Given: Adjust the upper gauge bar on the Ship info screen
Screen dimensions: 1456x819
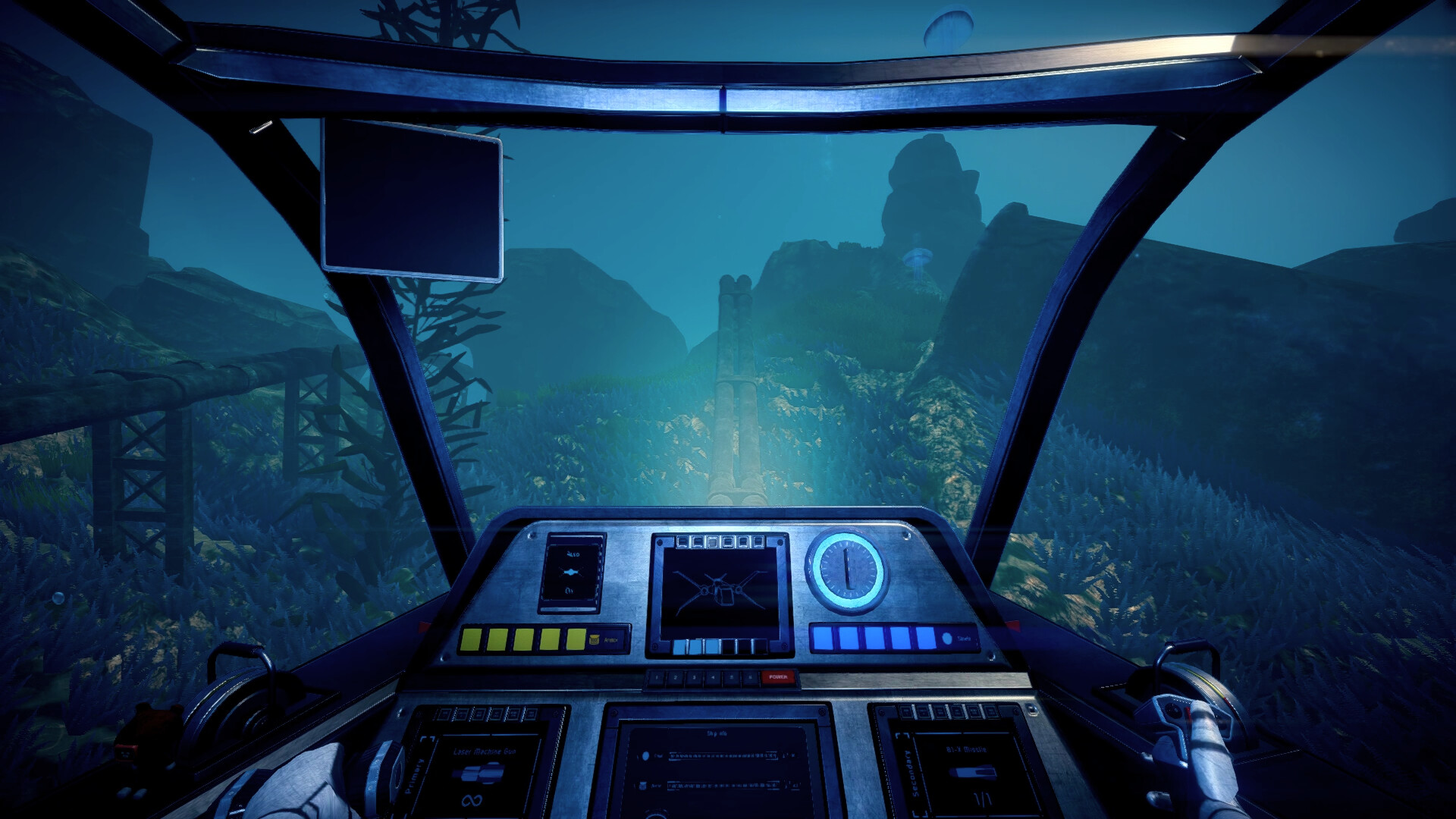Looking at the screenshot, I should pyautogui.click(x=723, y=757).
